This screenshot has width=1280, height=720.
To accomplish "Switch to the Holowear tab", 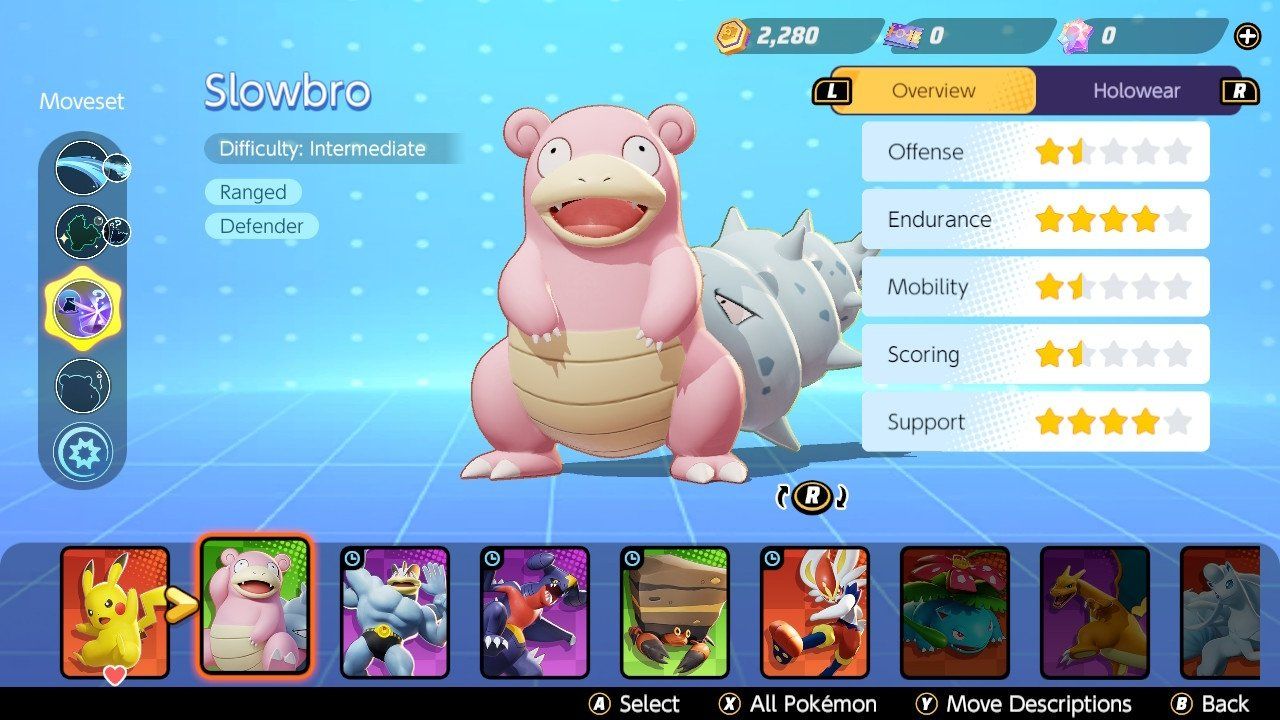I will click(x=1137, y=90).
